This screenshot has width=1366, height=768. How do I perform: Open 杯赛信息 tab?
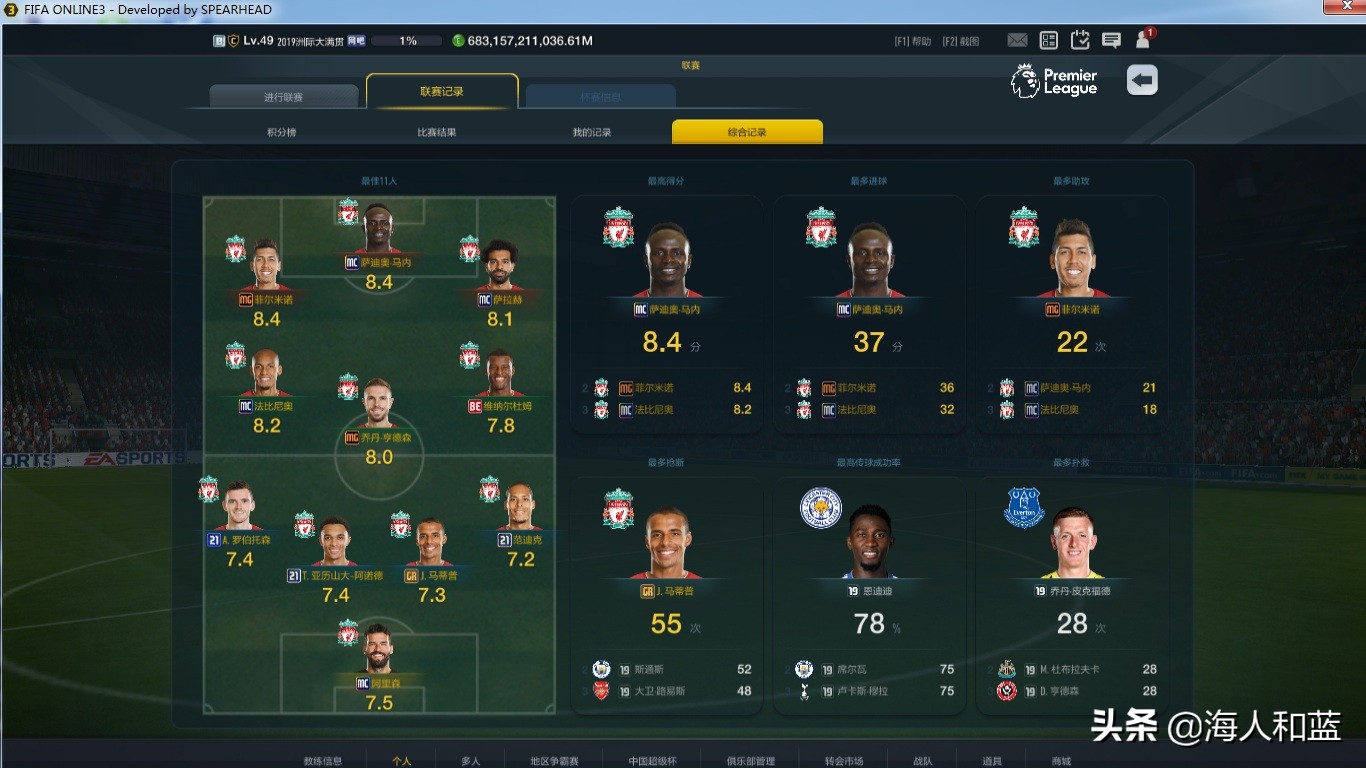click(x=600, y=95)
